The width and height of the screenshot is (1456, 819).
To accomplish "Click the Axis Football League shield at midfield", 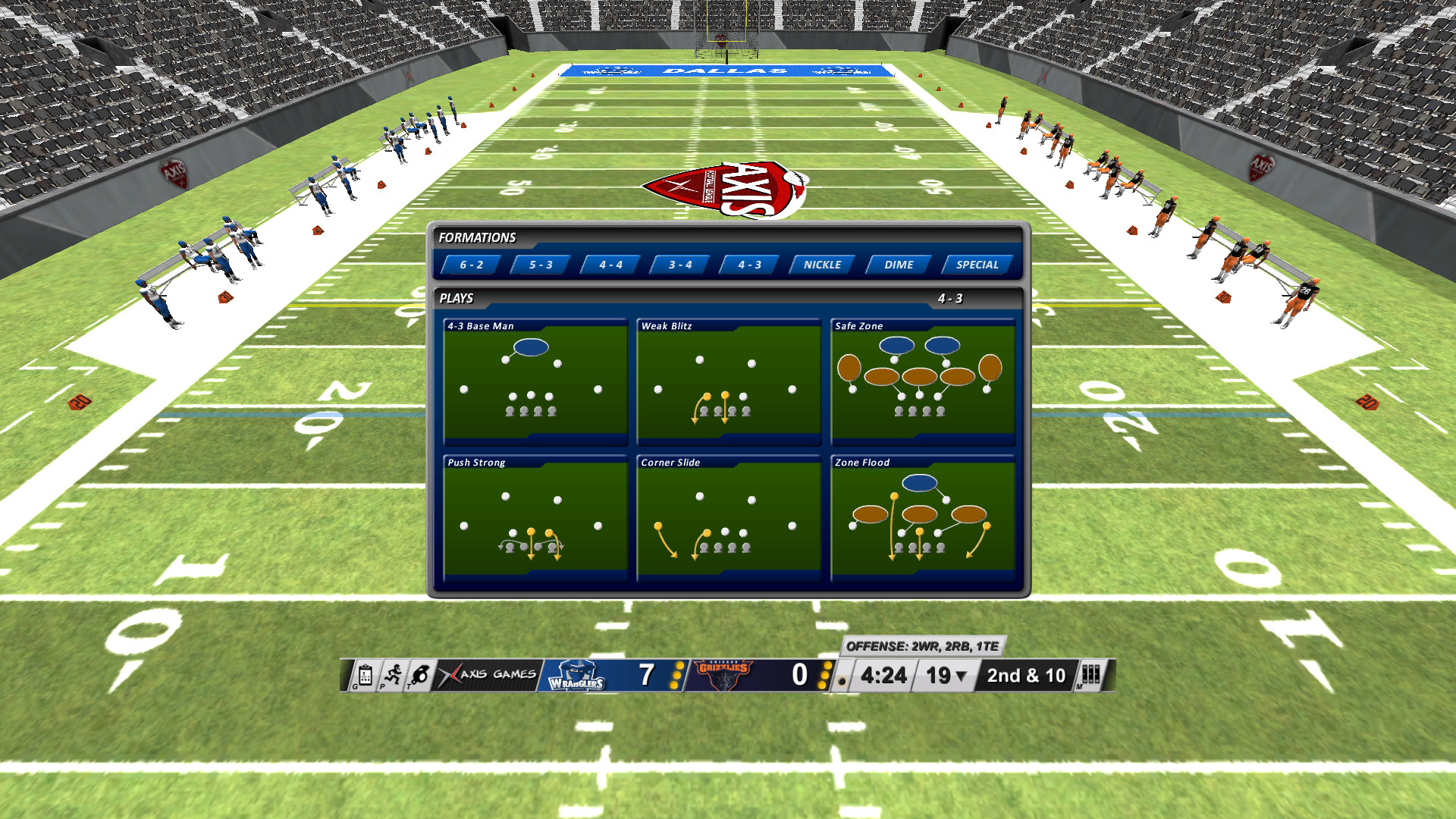I will 728,186.
